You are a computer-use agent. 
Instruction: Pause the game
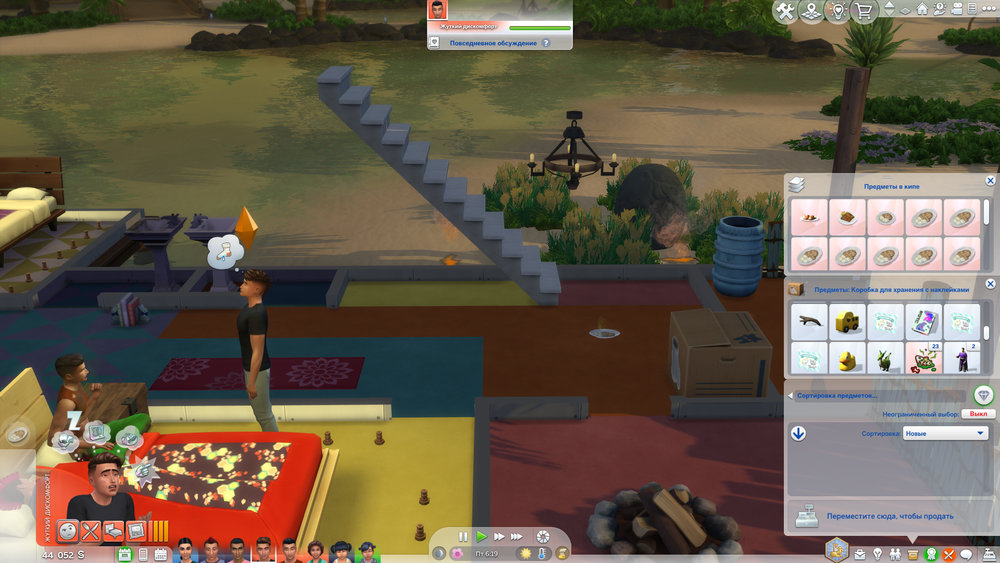(x=463, y=537)
